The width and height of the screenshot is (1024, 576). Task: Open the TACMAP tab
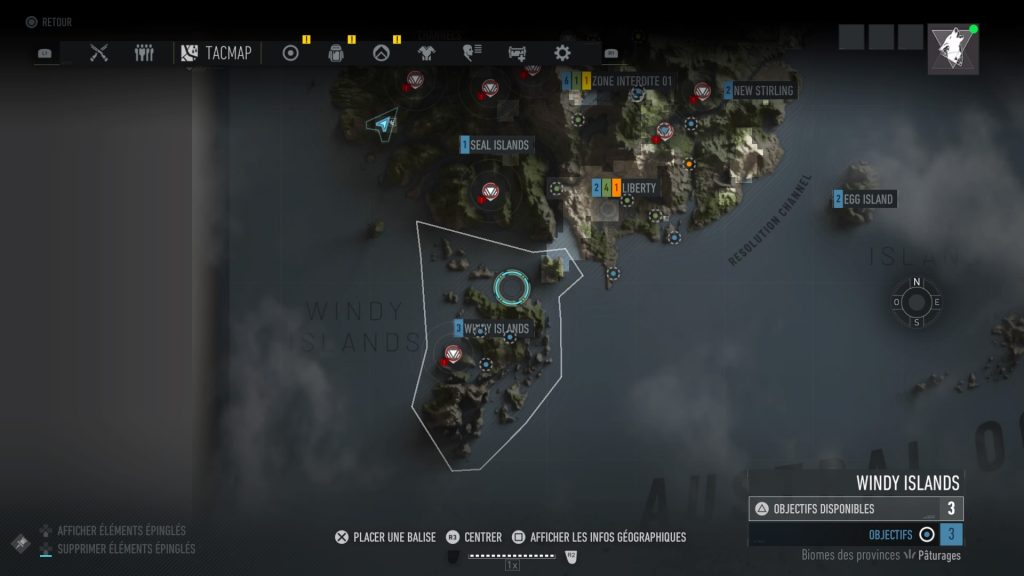(x=216, y=53)
